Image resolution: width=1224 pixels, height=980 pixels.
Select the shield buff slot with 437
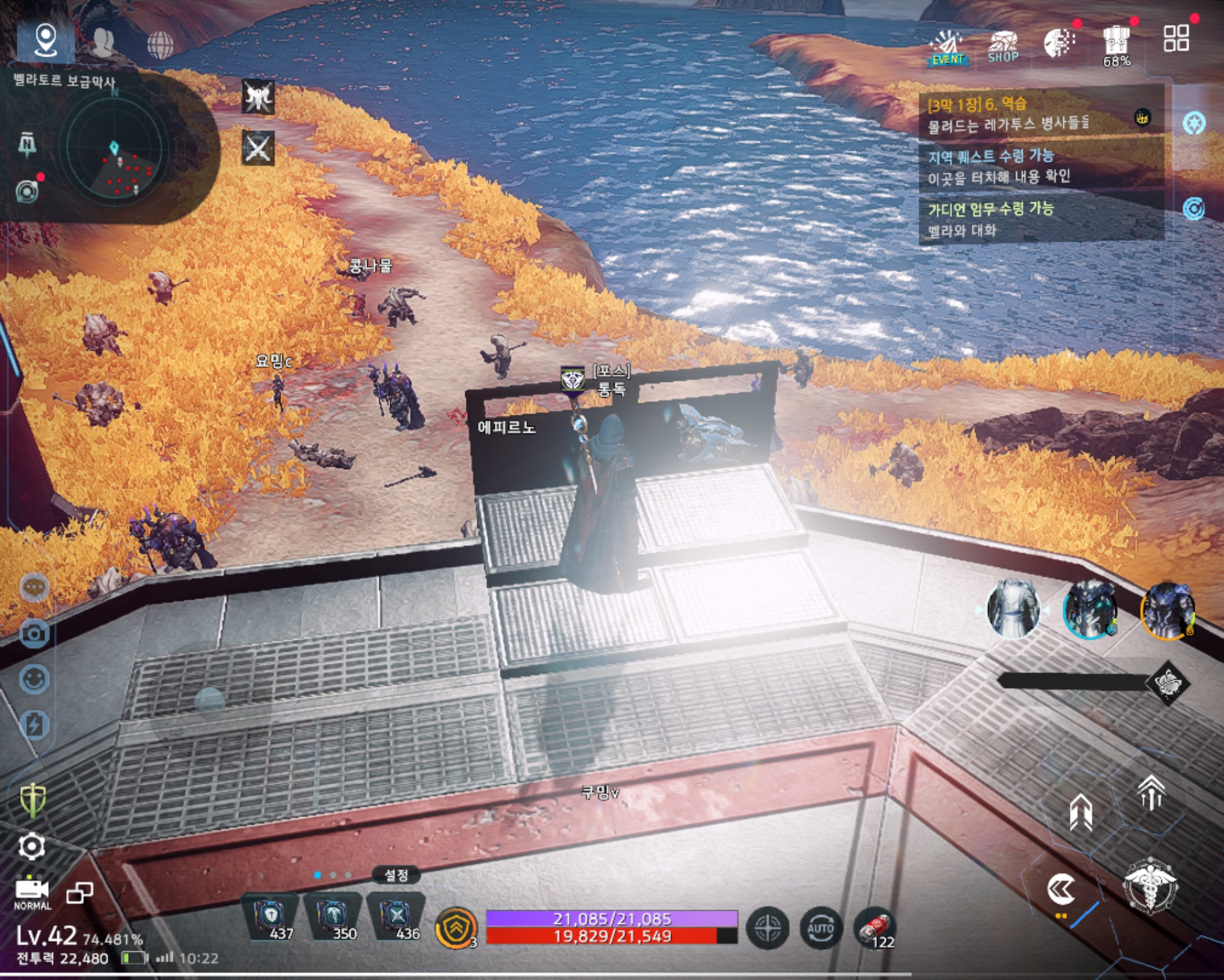(x=271, y=917)
